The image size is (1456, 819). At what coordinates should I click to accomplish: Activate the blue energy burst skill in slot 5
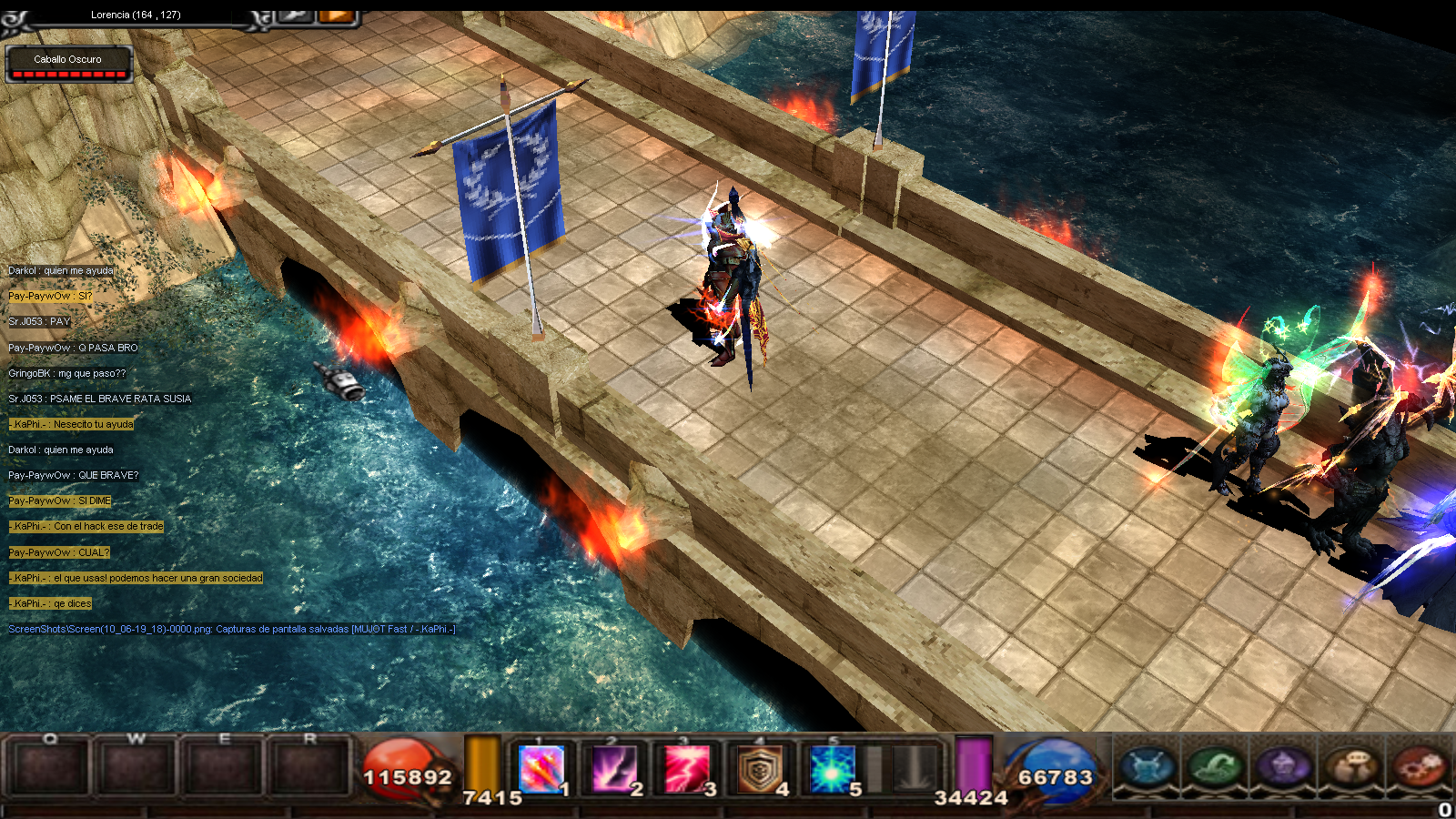833,769
